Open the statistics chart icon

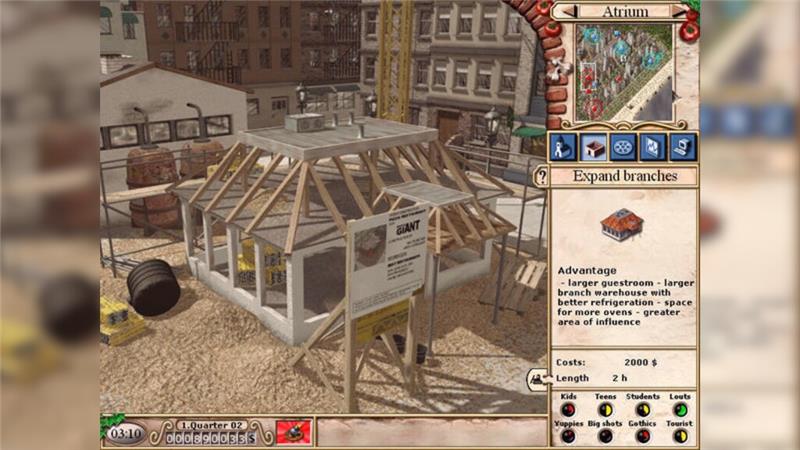[x=653, y=147]
